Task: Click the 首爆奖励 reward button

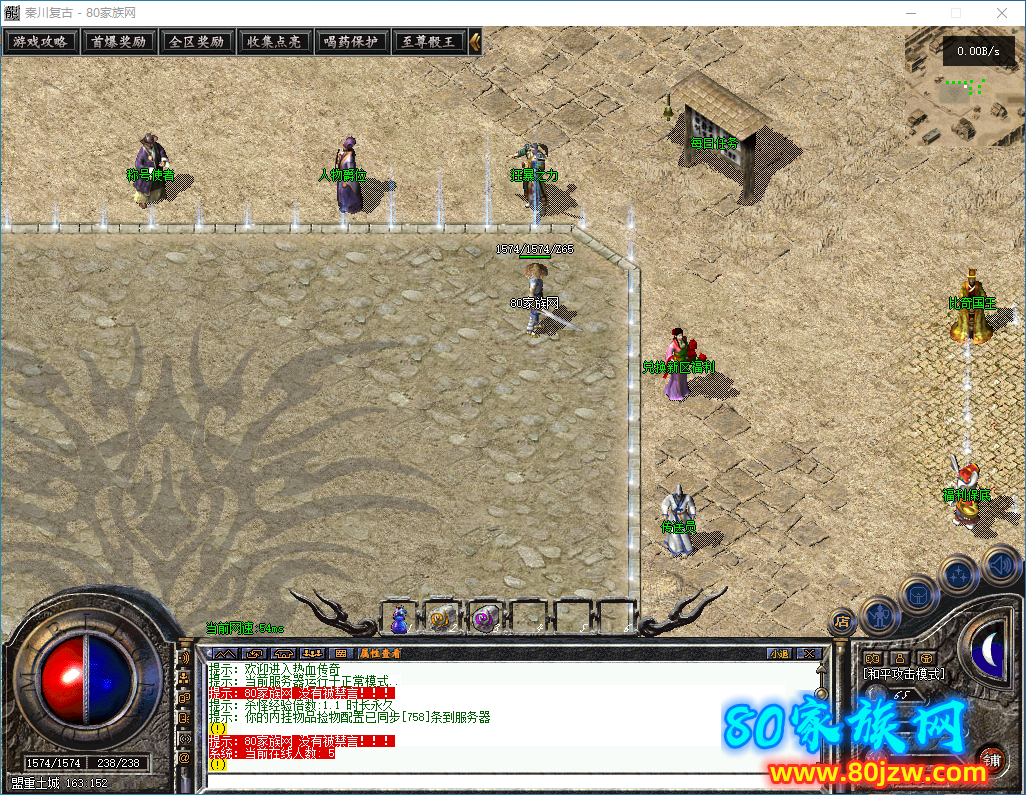Action: (119, 42)
